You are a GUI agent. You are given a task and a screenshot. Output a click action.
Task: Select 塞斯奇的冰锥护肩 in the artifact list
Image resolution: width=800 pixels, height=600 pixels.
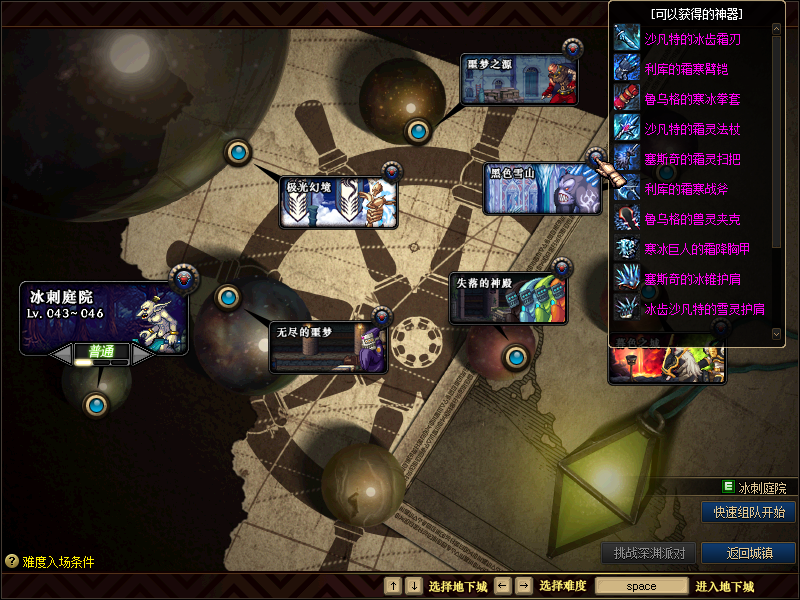pyautogui.click(x=691, y=279)
